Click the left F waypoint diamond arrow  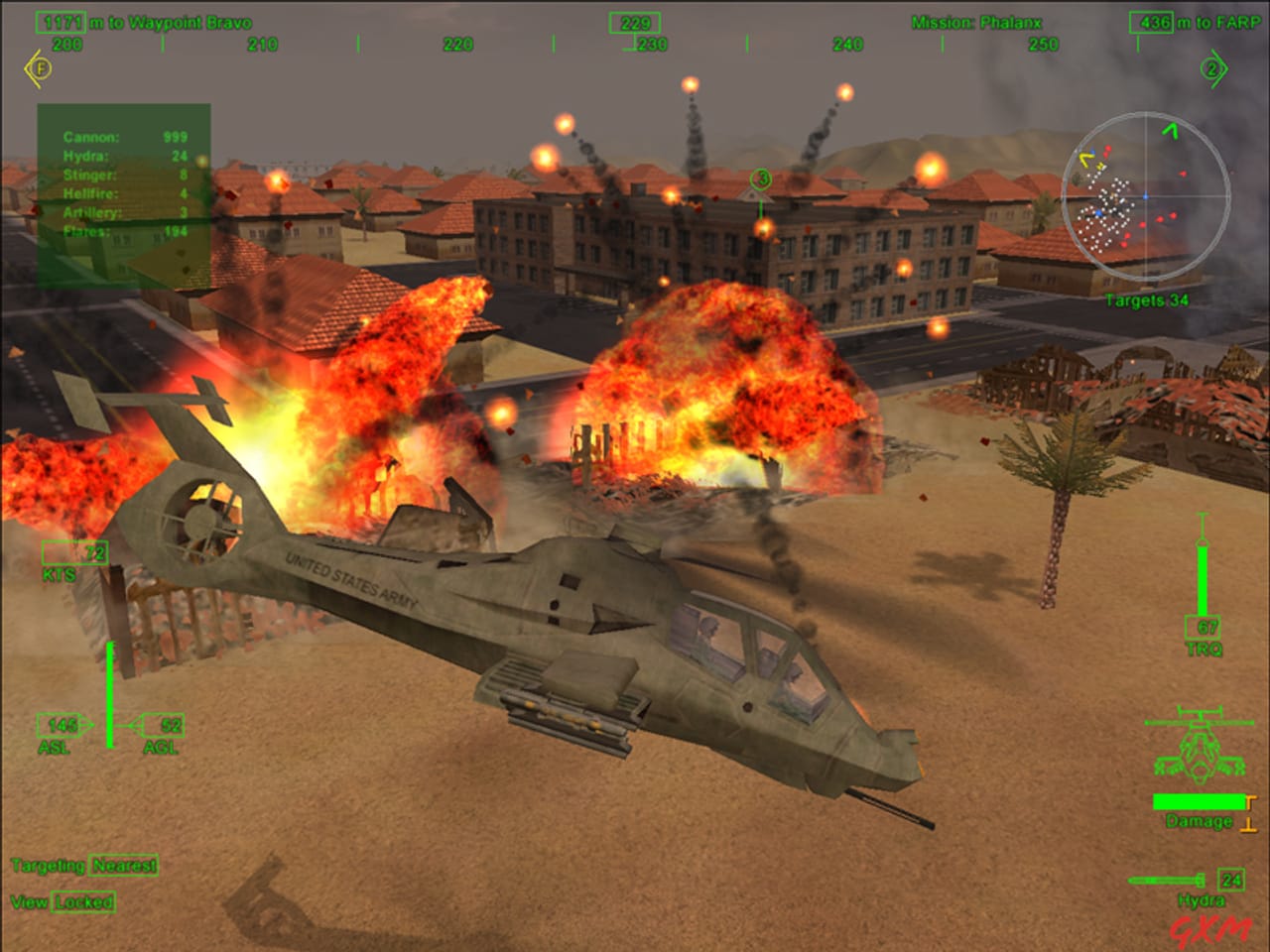40,69
